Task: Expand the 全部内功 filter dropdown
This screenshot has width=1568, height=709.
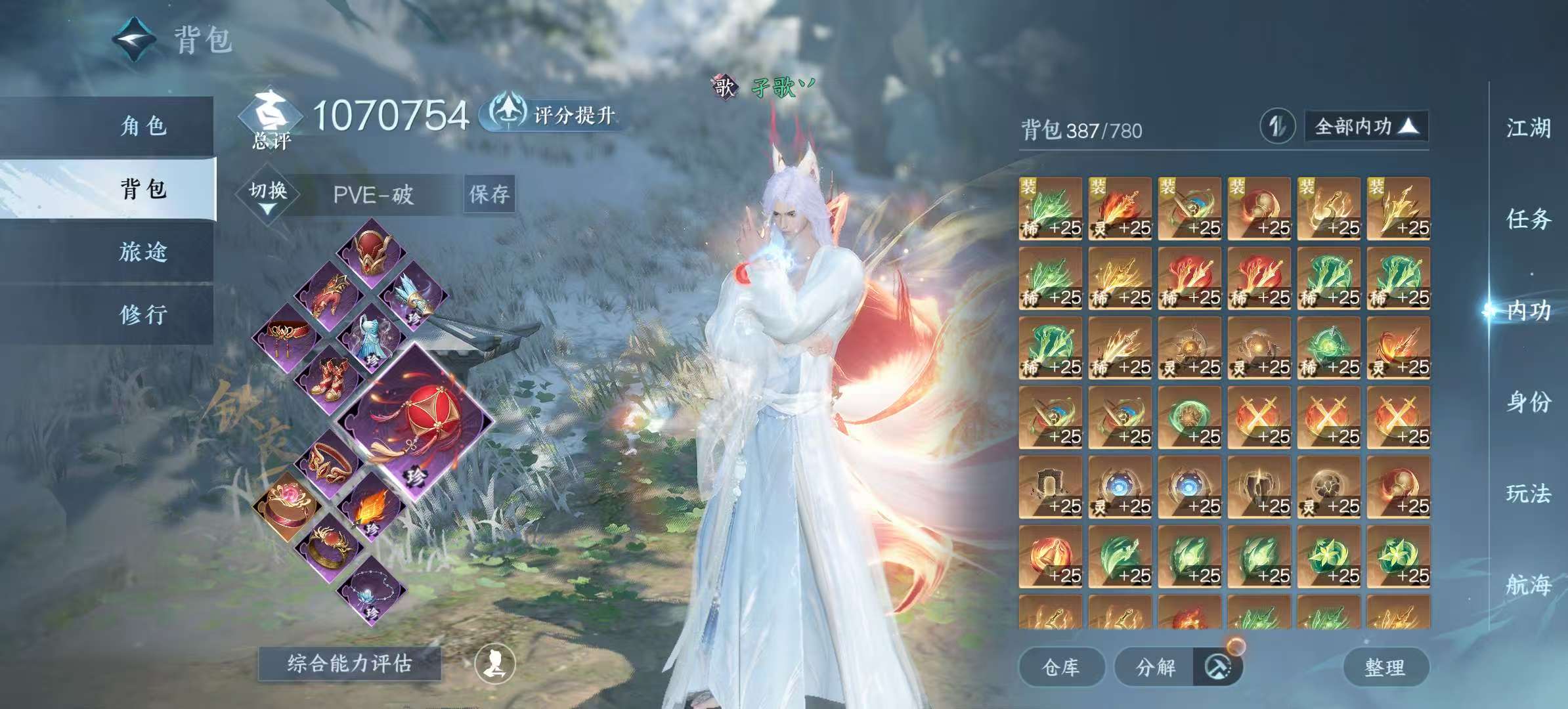Action: tap(1366, 126)
